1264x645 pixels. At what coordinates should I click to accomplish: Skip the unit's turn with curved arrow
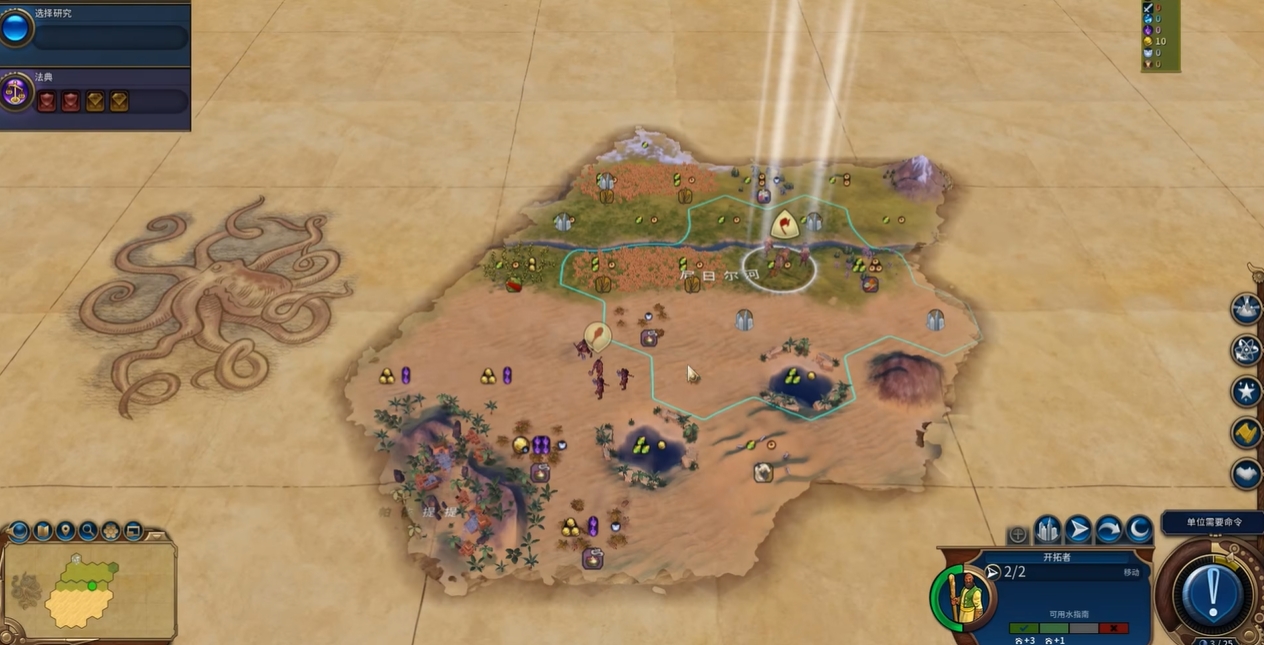point(1109,529)
